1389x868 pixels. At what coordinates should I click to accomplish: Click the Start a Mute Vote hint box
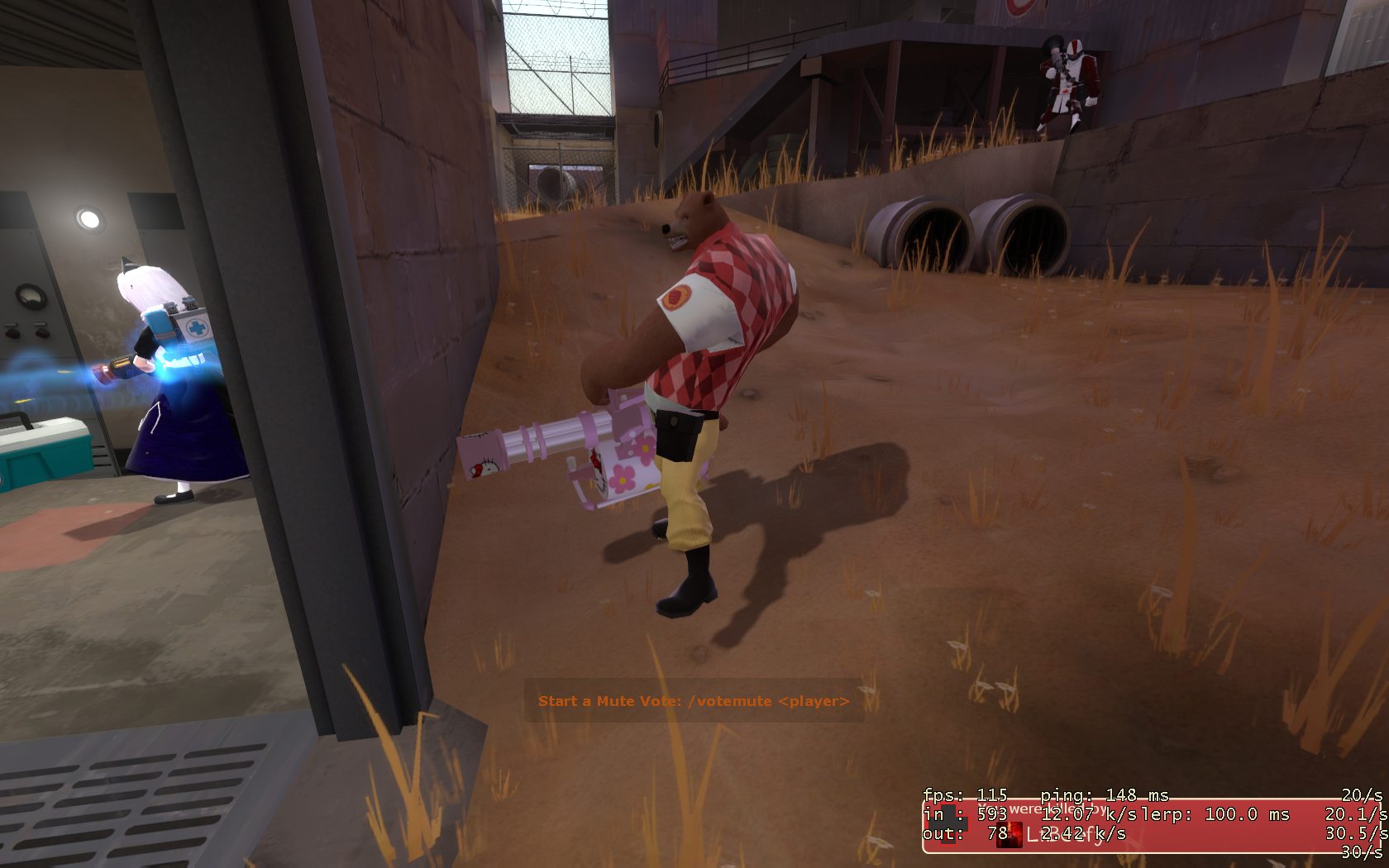[x=694, y=701]
